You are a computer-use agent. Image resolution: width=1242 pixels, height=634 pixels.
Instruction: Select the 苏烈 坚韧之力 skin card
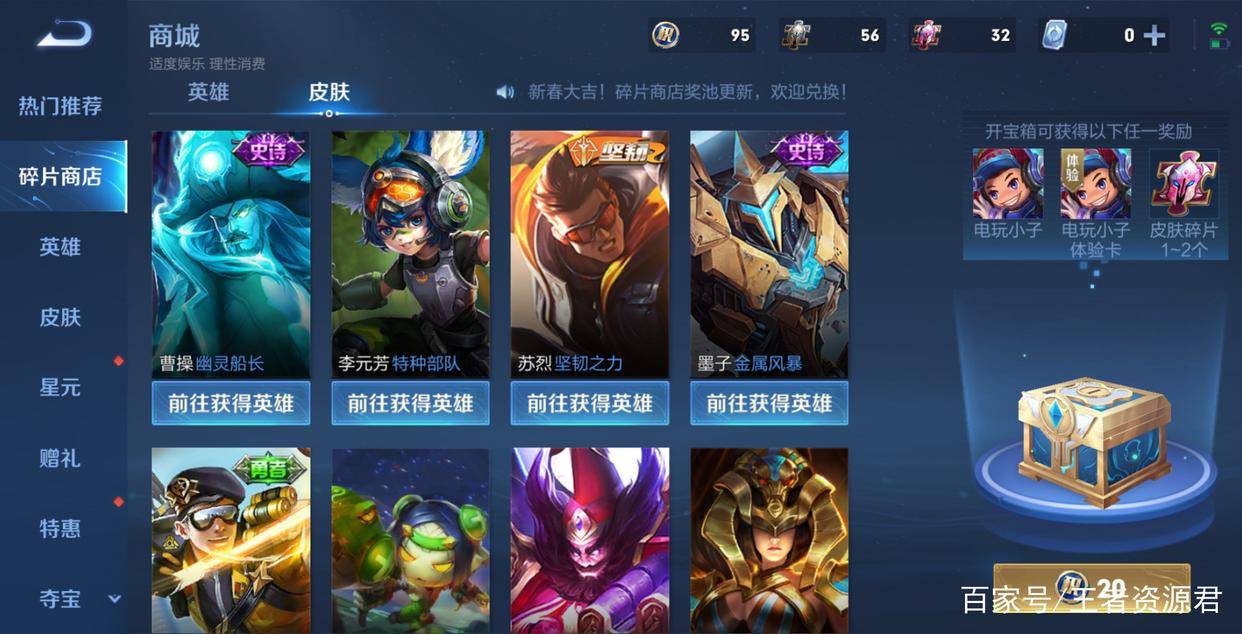(x=590, y=254)
